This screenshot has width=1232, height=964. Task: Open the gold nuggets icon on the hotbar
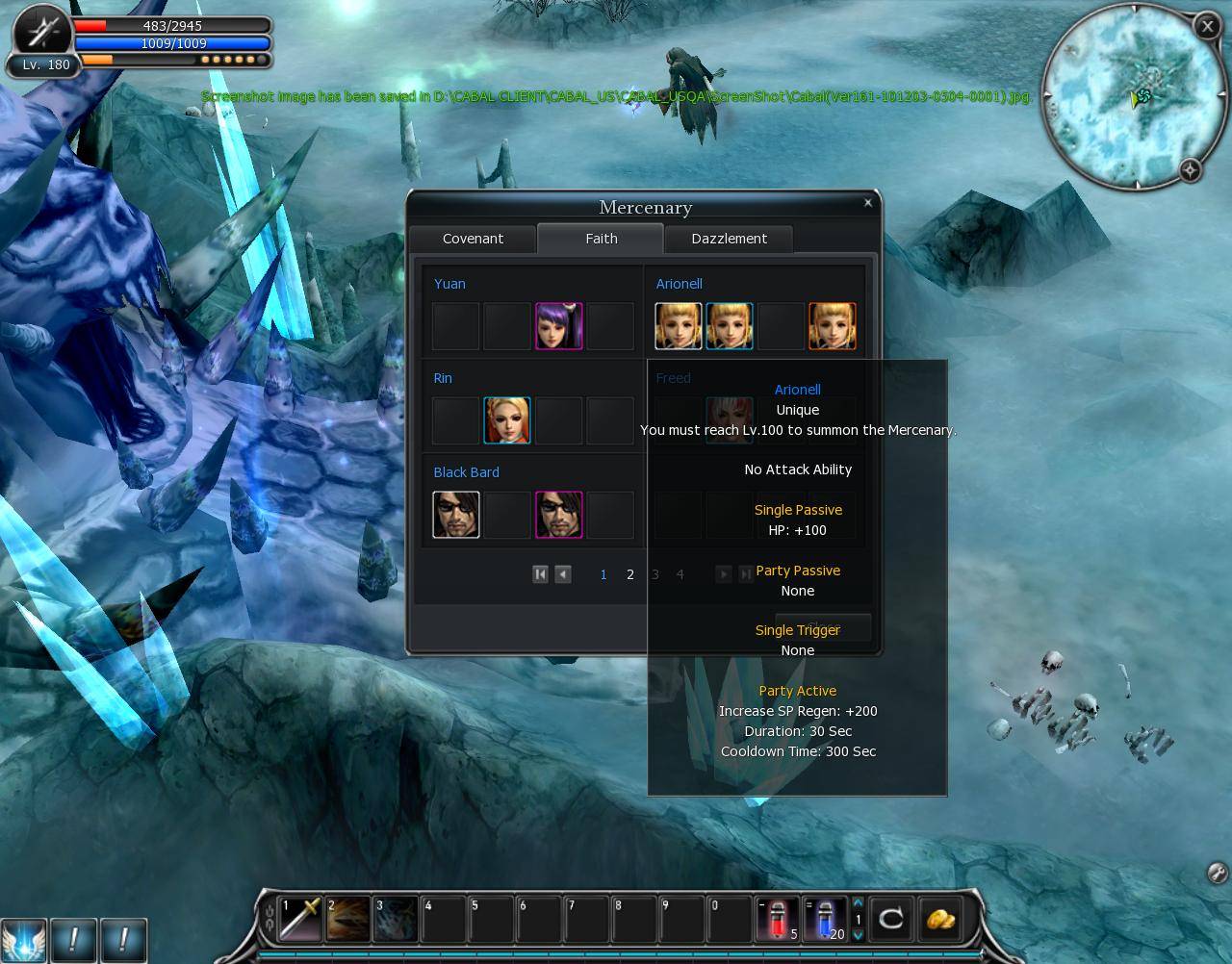940,919
